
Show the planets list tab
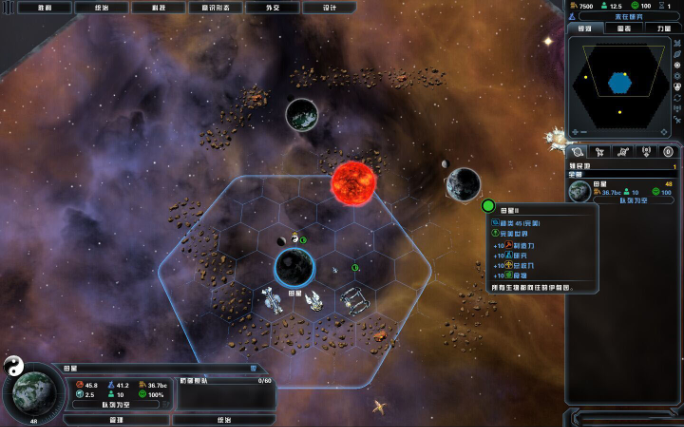coord(577,152)
